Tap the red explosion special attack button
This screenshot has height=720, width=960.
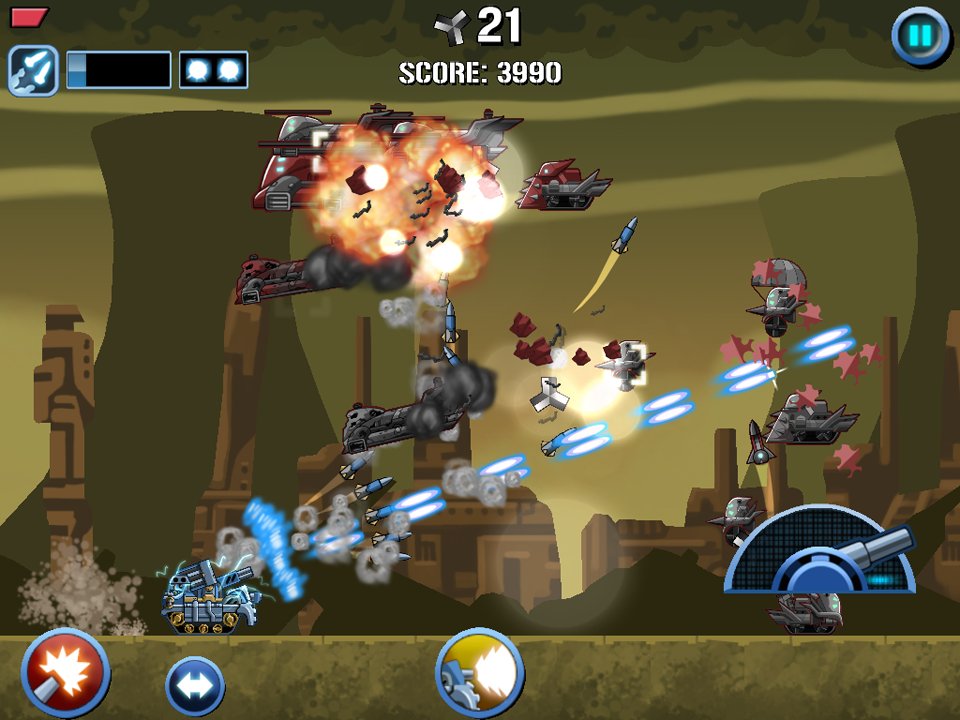65,672
